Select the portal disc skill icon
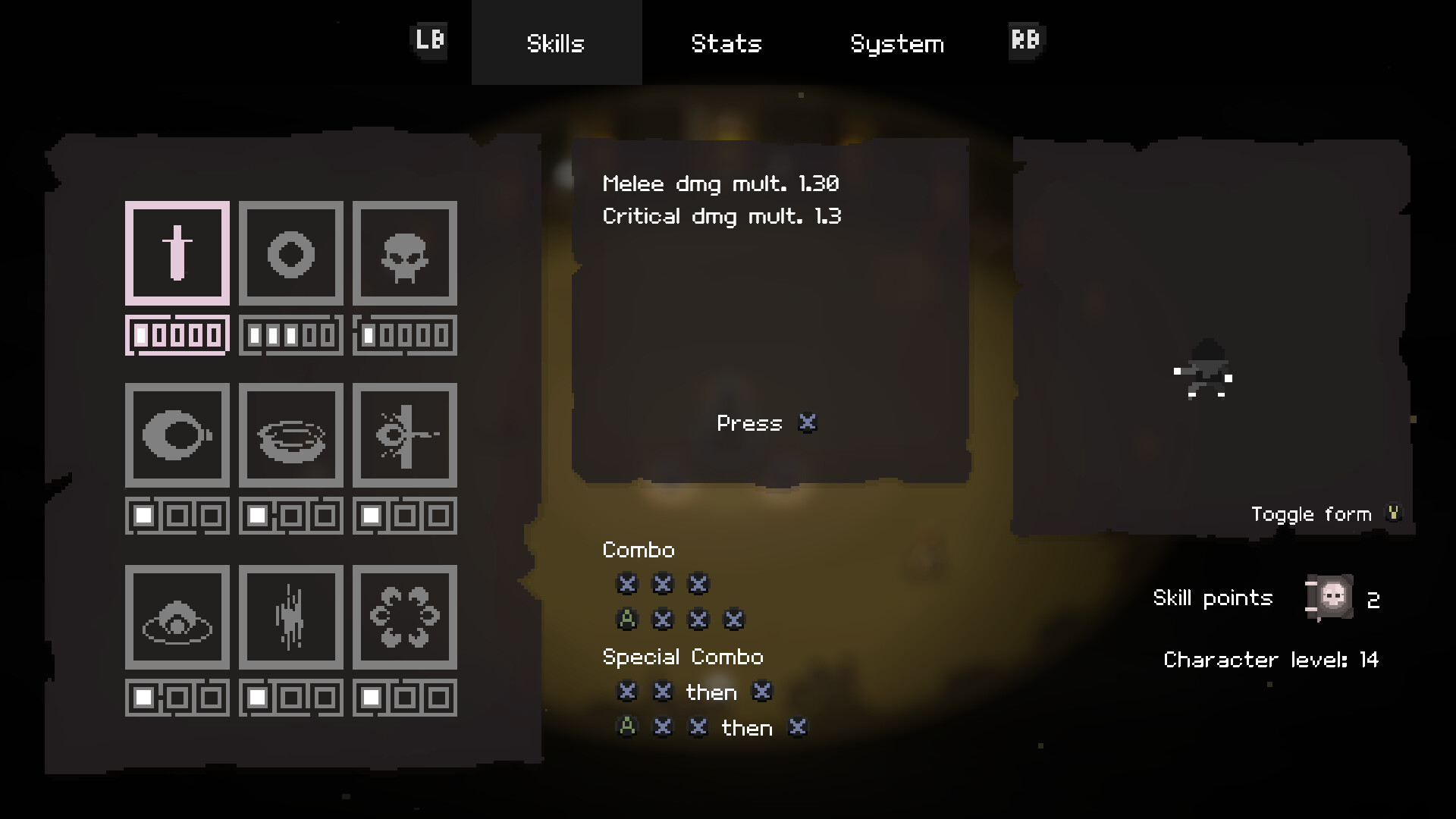The image size is (1456, 819). 290,435
